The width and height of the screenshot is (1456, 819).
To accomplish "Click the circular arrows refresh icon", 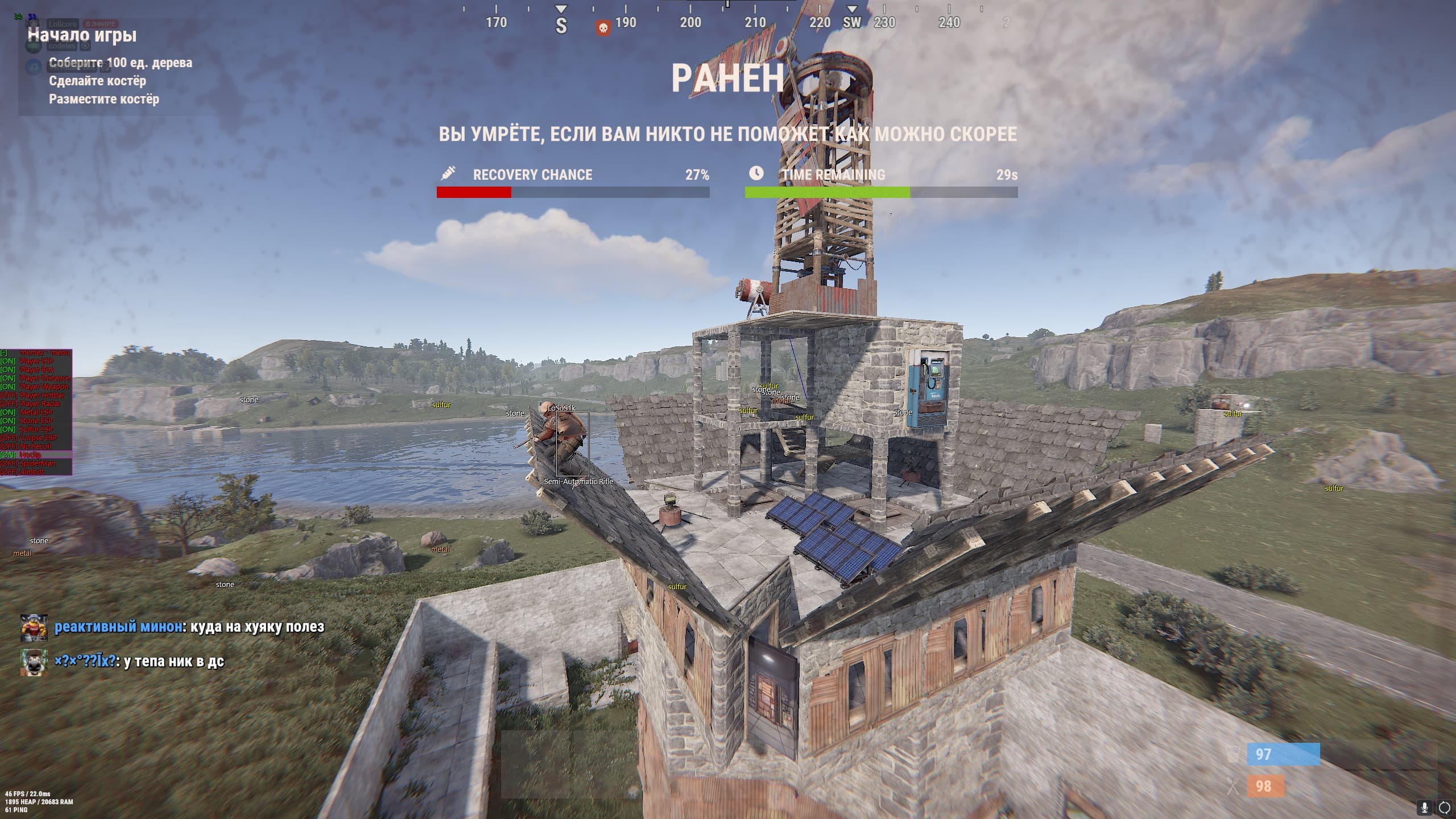I will click(x=1444, y=807).
